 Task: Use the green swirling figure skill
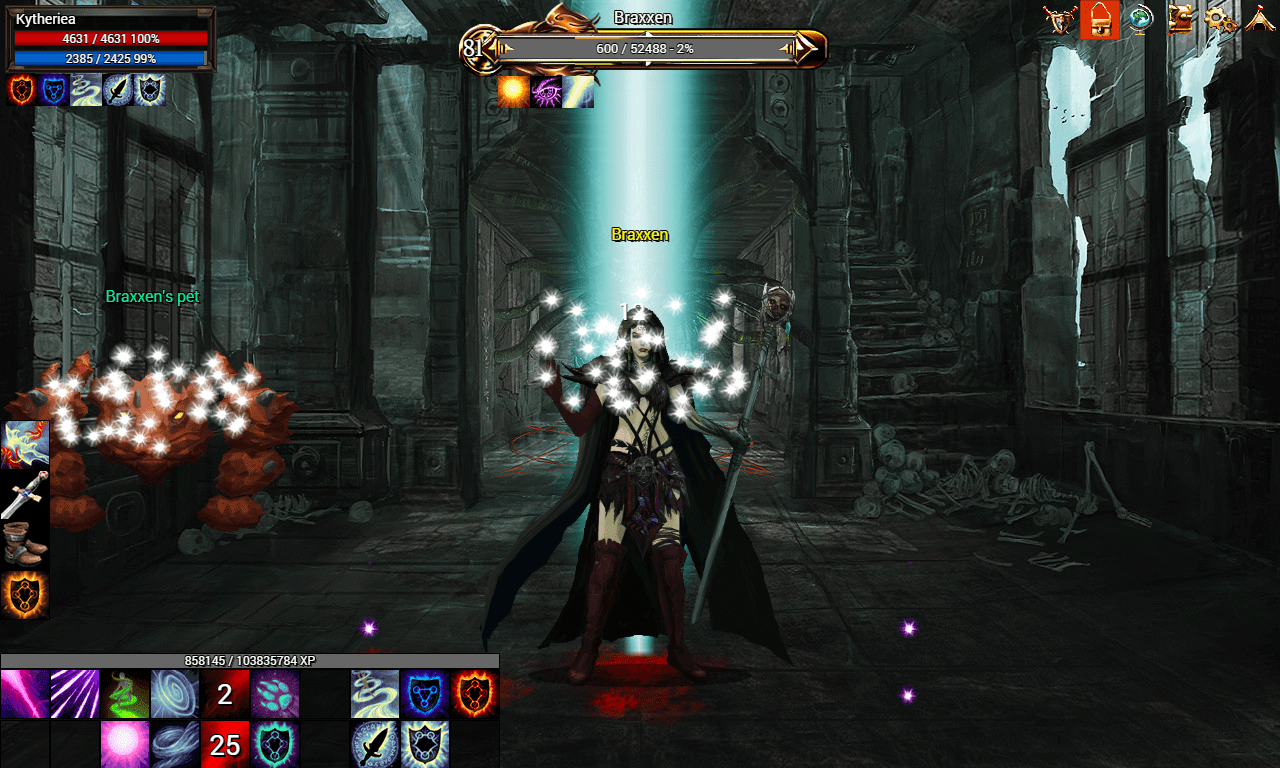click(125, 694)
